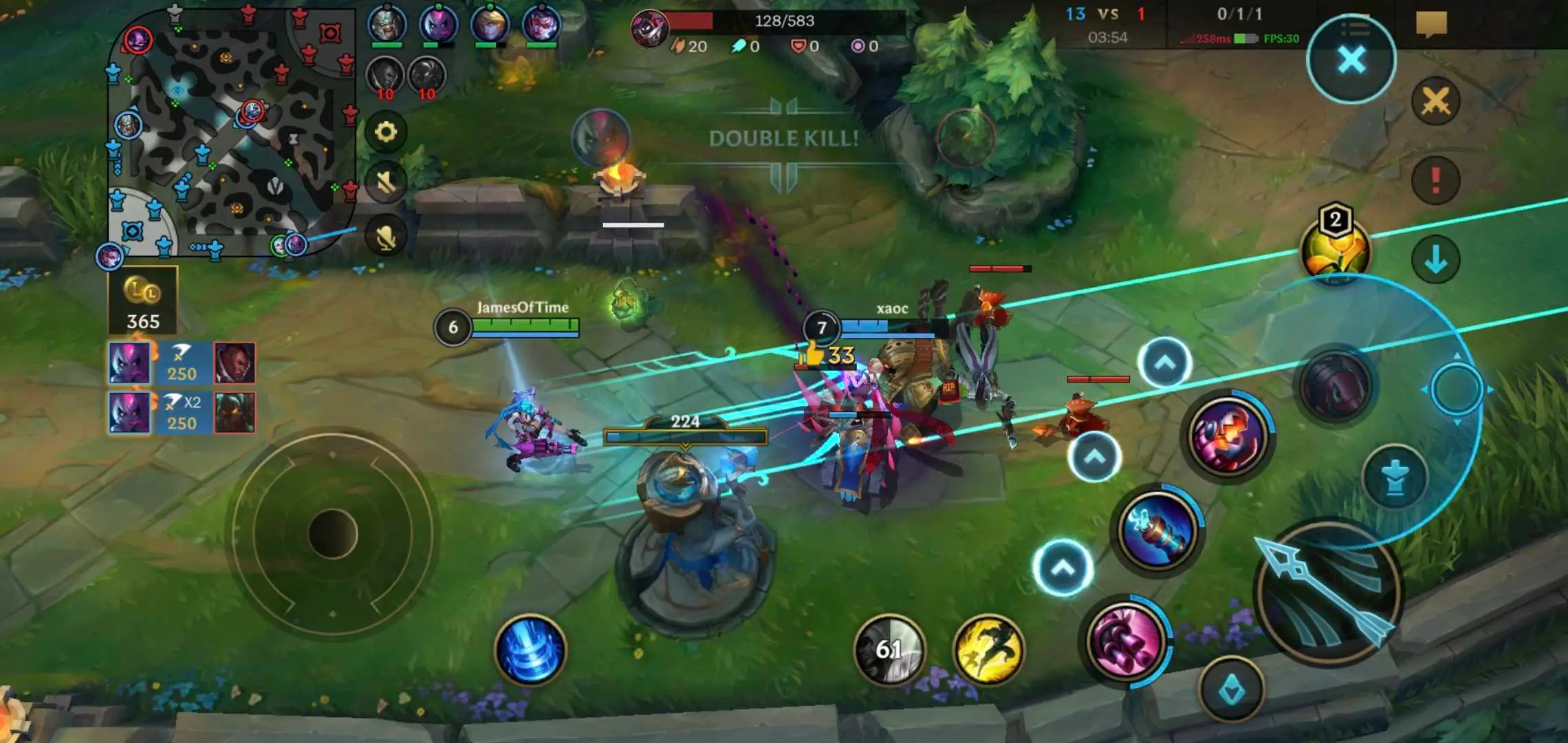Enable lock-on attack with crossed swords button

pyautogui.click(x=1435, y=101)
